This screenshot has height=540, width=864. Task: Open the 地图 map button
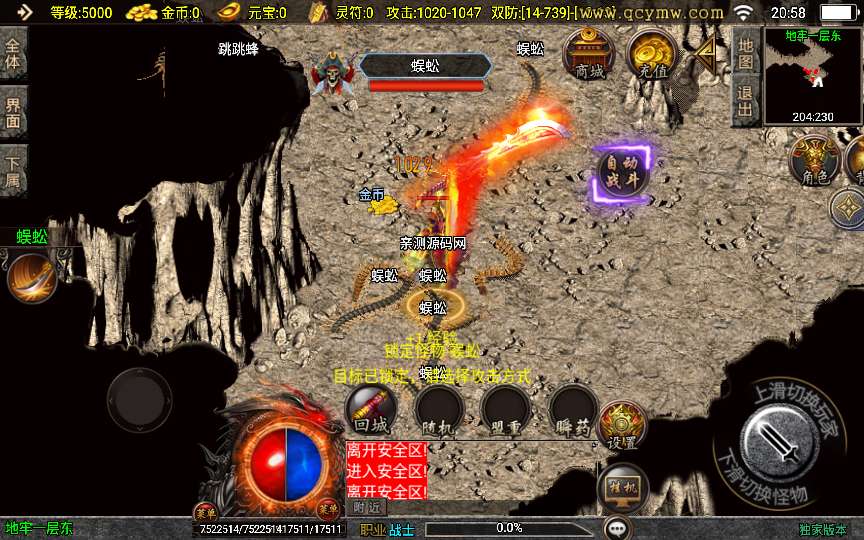coord(744,53)
